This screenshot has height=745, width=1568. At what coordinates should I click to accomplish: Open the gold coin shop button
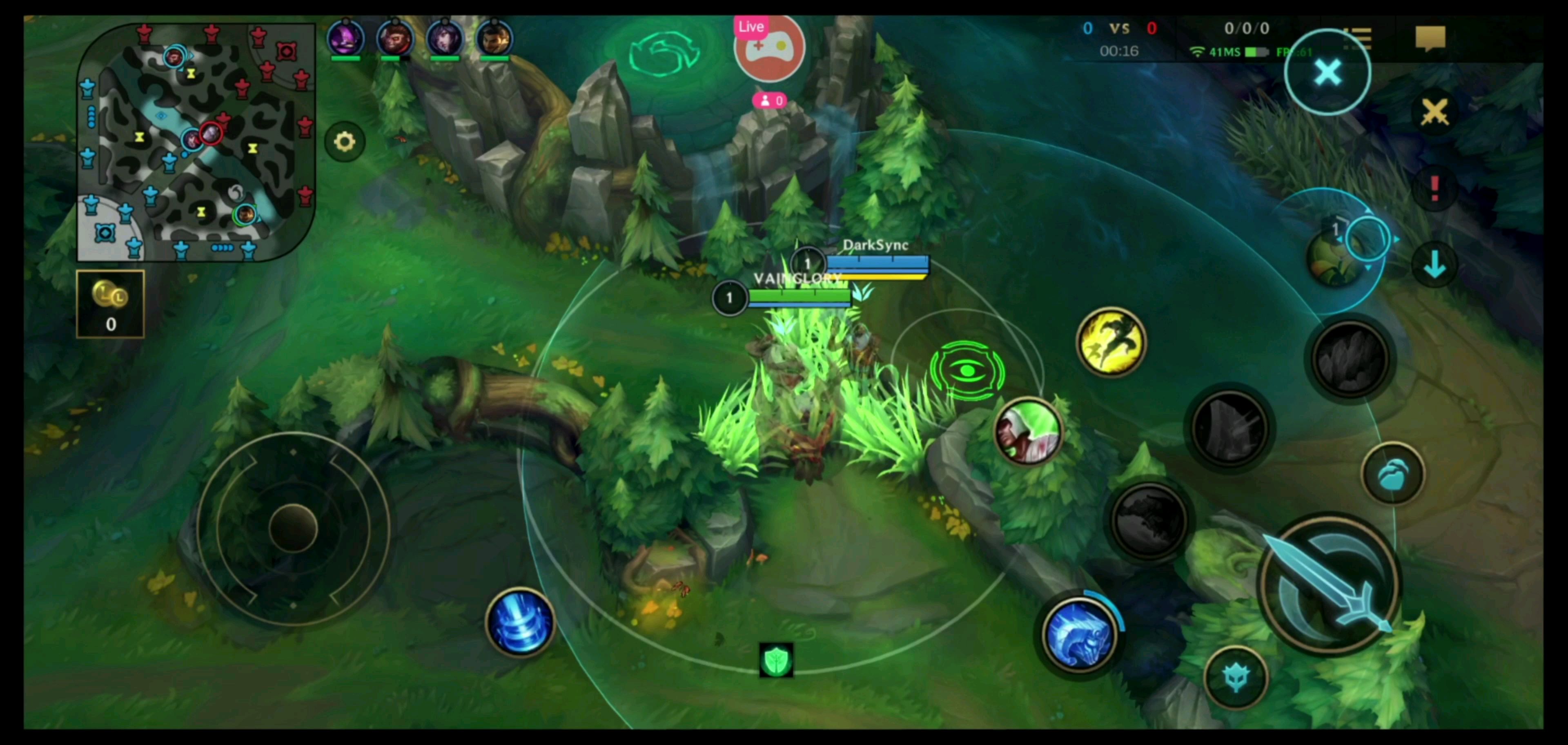(110, 304)
